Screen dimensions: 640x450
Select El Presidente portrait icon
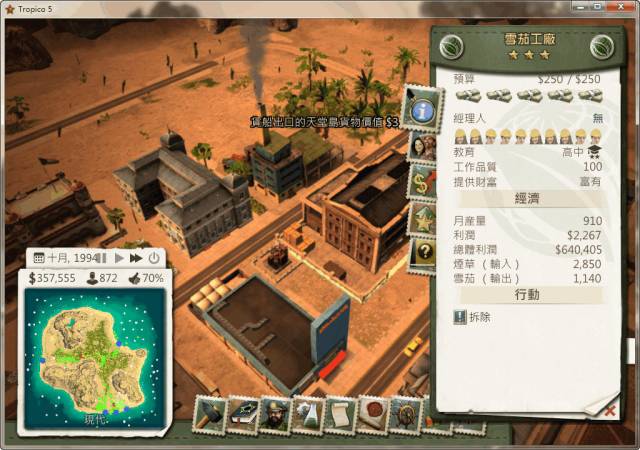coord(275,414)
